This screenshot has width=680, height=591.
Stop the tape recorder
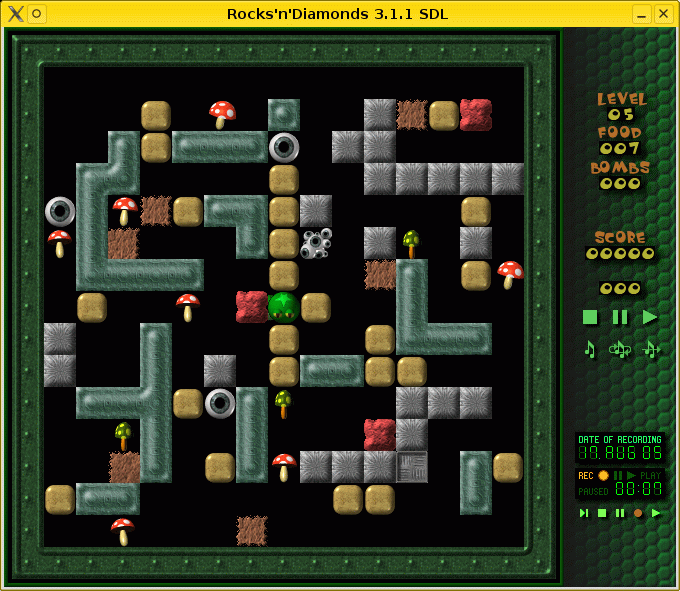(602, 513)
